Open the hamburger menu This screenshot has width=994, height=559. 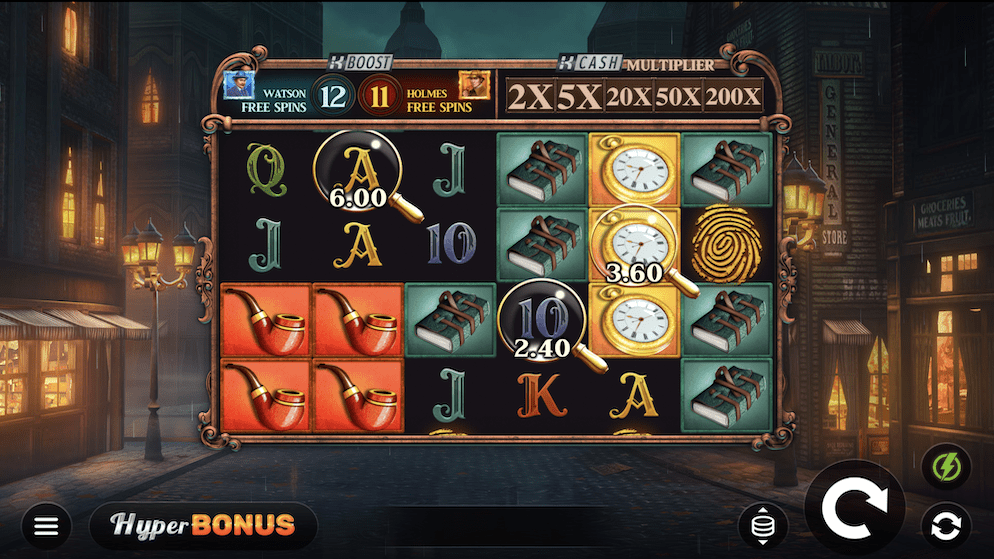(46, 524)
